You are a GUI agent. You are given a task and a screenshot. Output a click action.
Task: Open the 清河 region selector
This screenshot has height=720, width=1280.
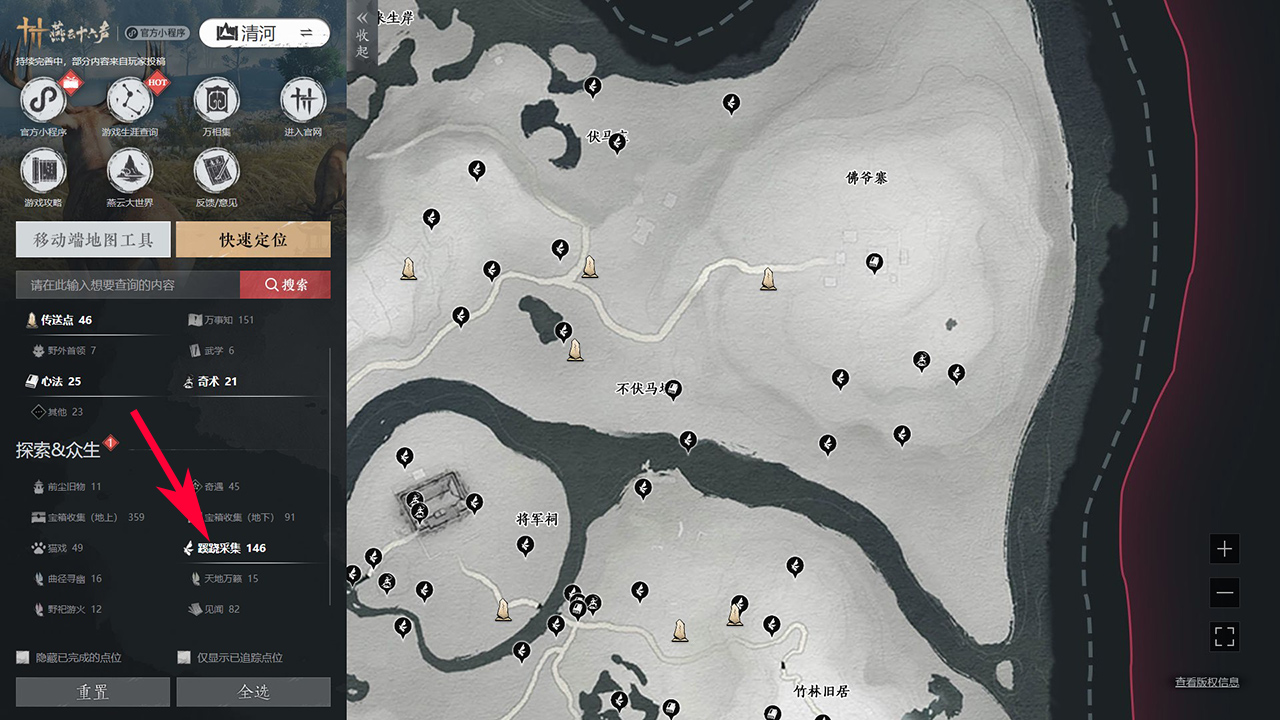point(264,33)
